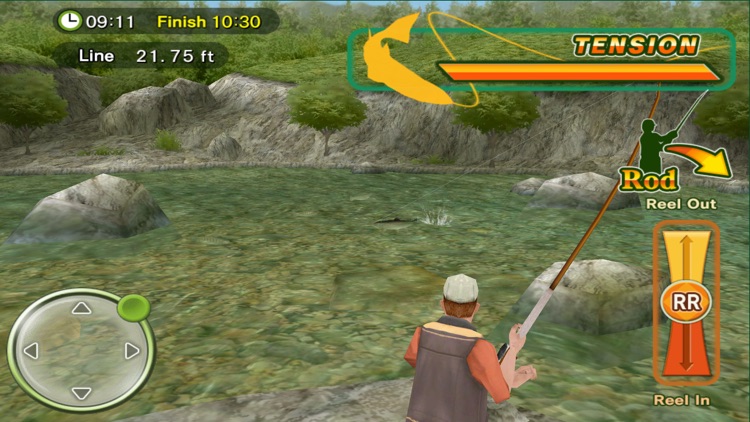Tap the Reel In lower section of the reel control
Screen dimensions: 750x422
coord(686,352)
